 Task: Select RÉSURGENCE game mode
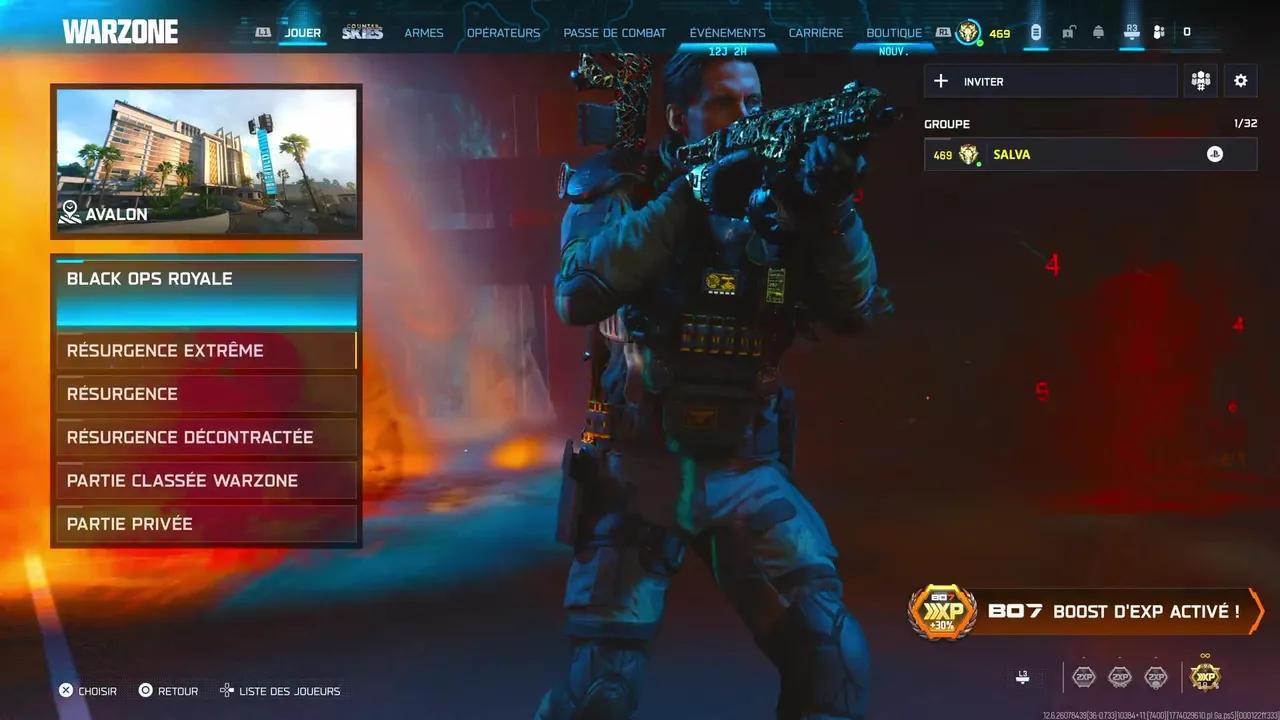click(206, 393)
